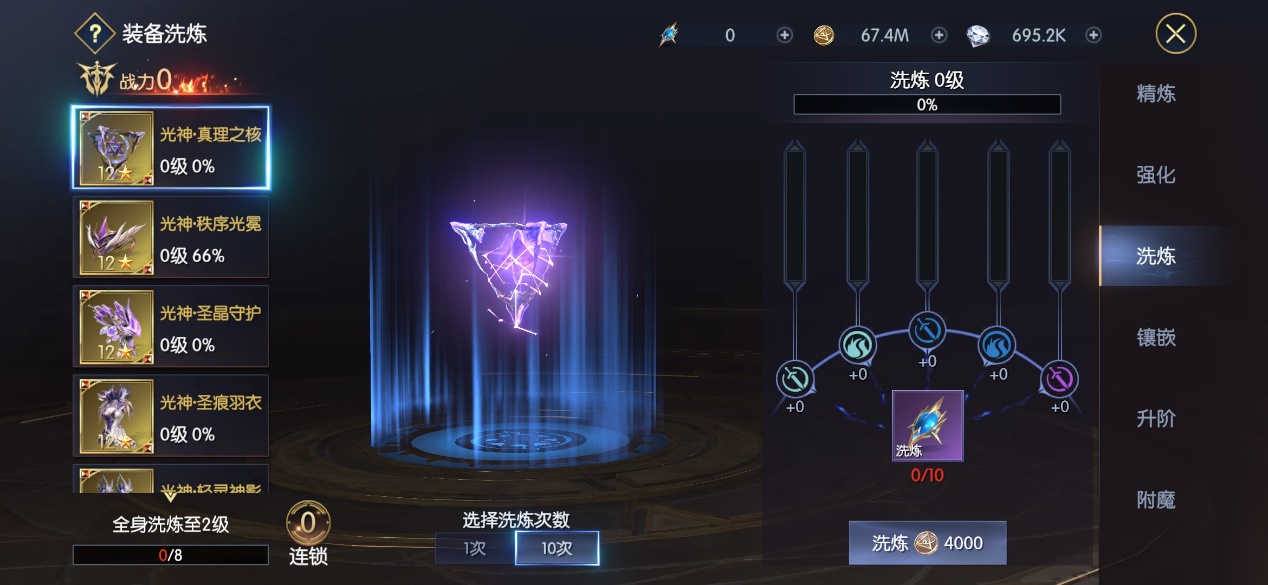Close the equipment refining screen
The height and width of the screenshot is (585, 1268).
tap(1175, 34)
